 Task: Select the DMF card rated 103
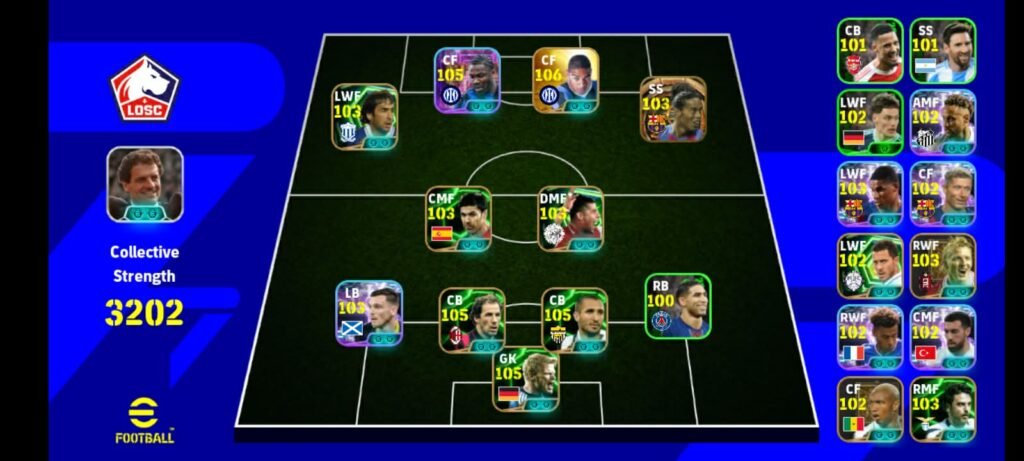570,218
